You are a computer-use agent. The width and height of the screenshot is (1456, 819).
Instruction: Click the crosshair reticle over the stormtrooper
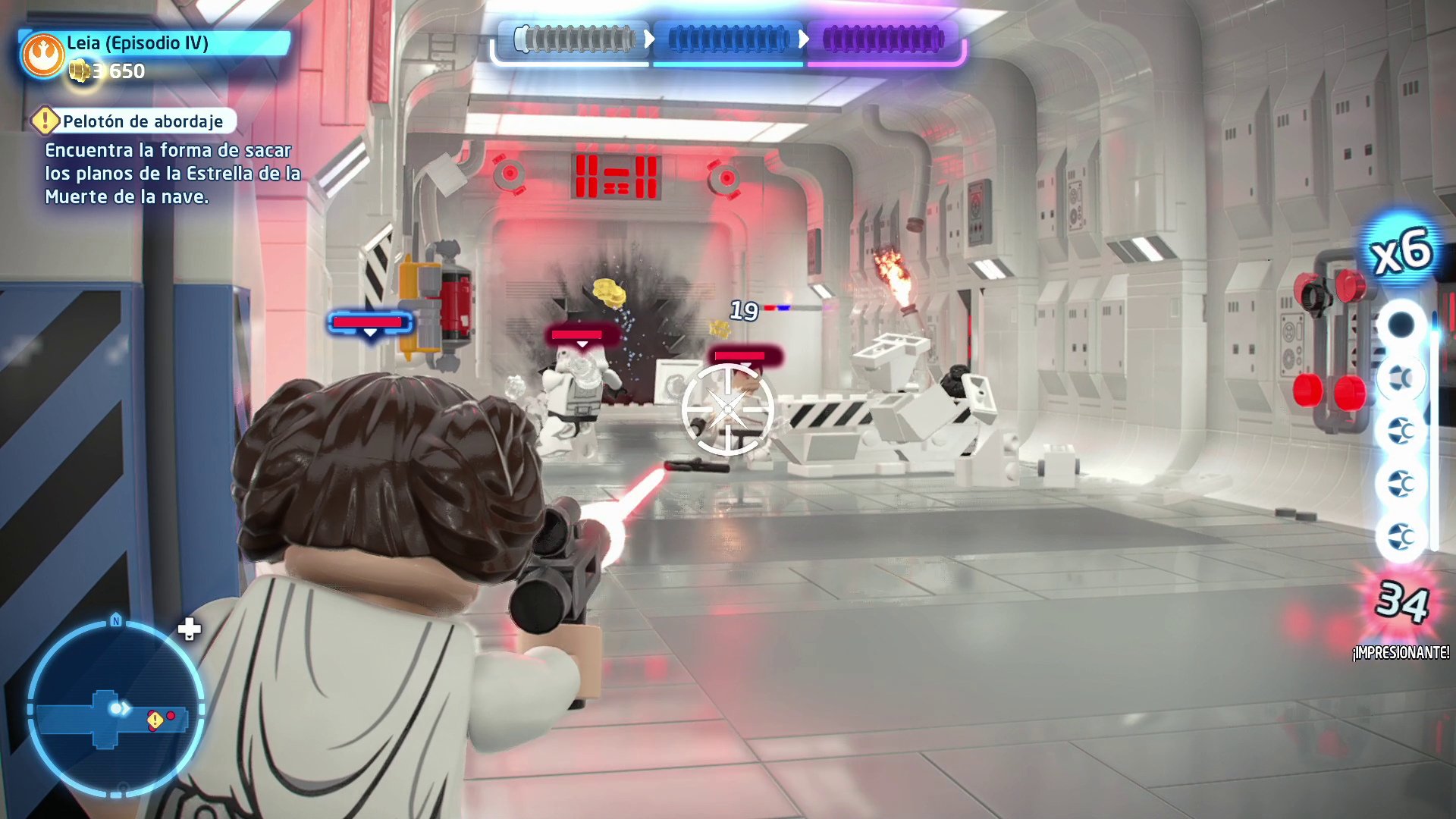pos(730,409)
